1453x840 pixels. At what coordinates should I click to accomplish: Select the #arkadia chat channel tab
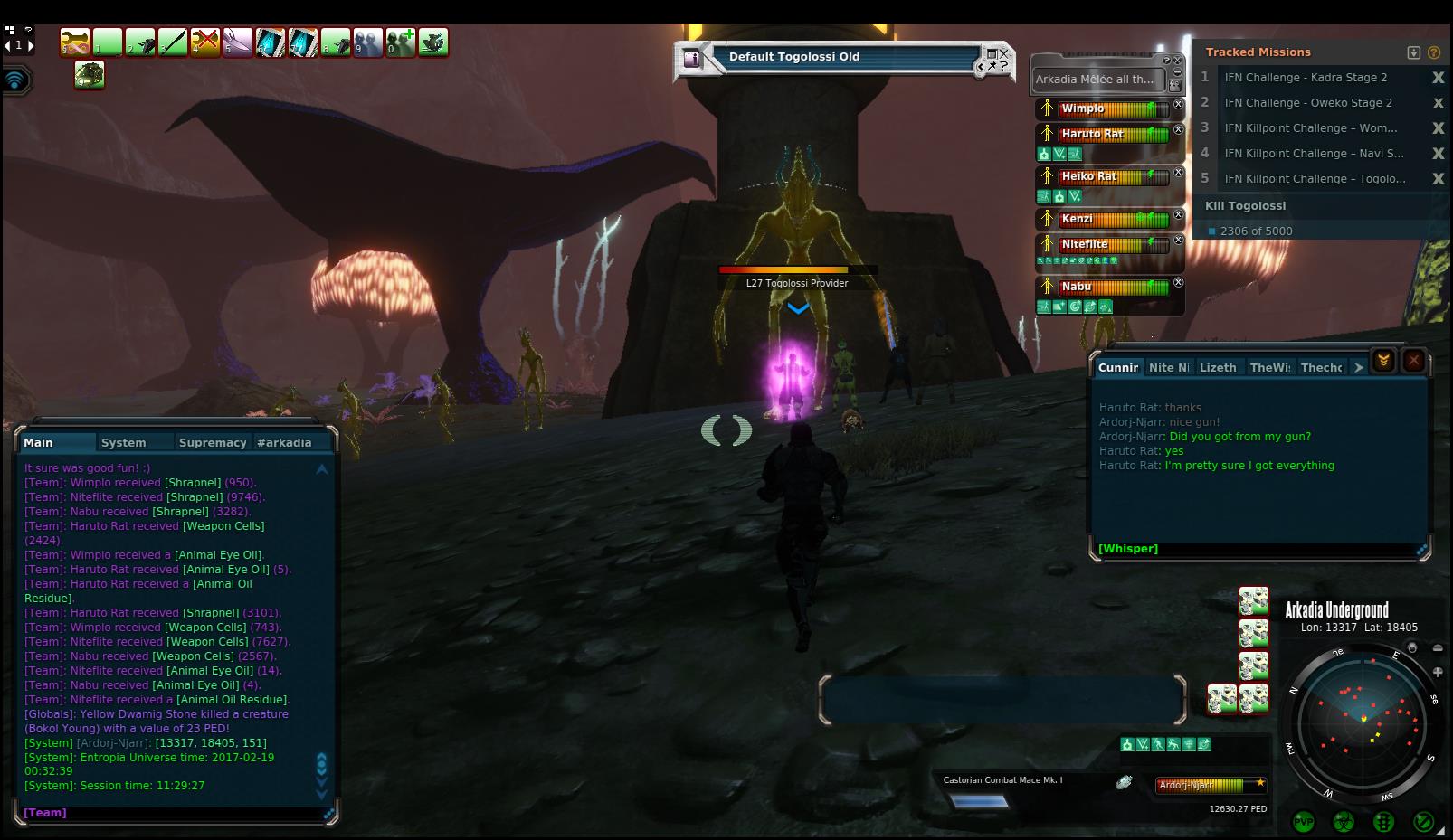[284, 442]
